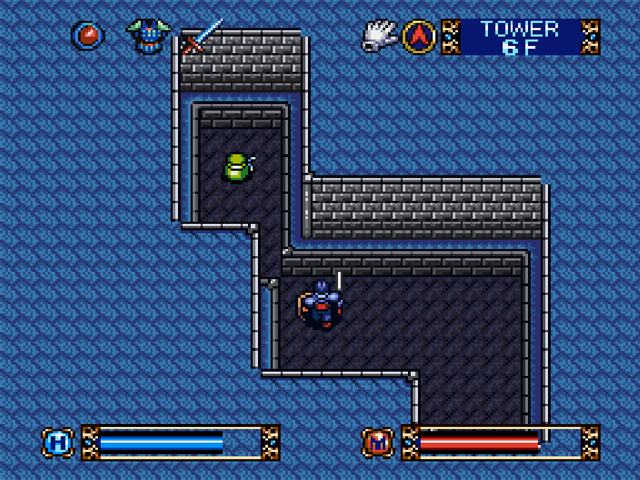The image size is (640, 480).
Task: Select the white glove icon
Action: point(380,36)
